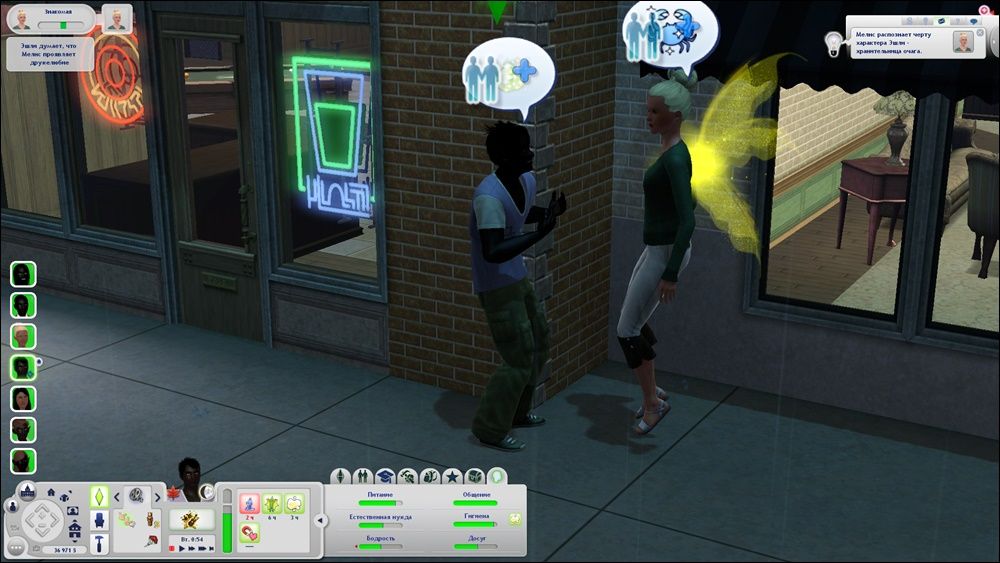Image resolution: width=1000 pixels, height=563 pixels.
Task: Click Эшли's portrait in the relationship panel
Action: (x=118, y=18)
